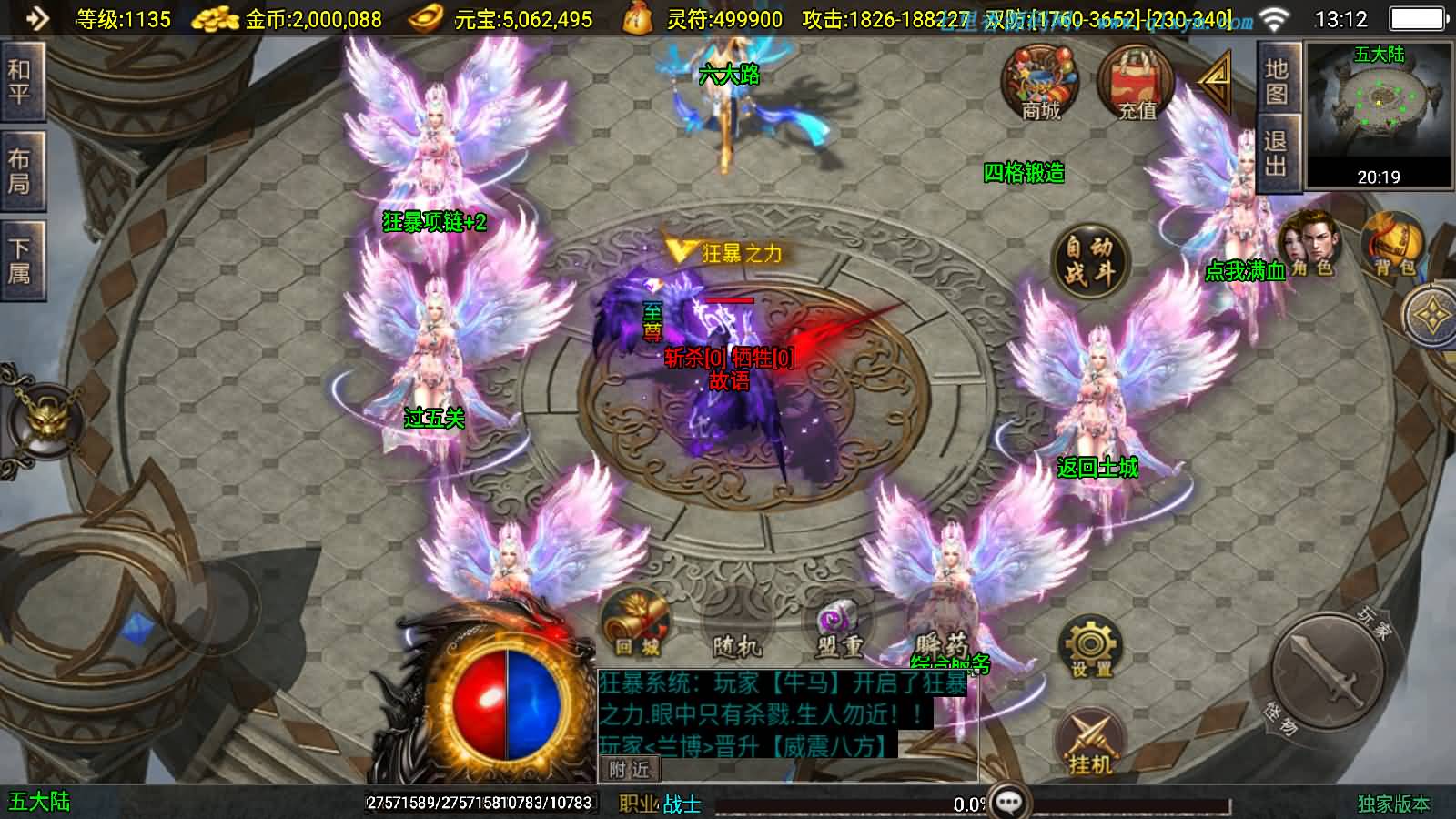Tap the 退出 exit button
This screenshot has width=1456, height=819.
pyautogui.click(x=1276, y=153)
